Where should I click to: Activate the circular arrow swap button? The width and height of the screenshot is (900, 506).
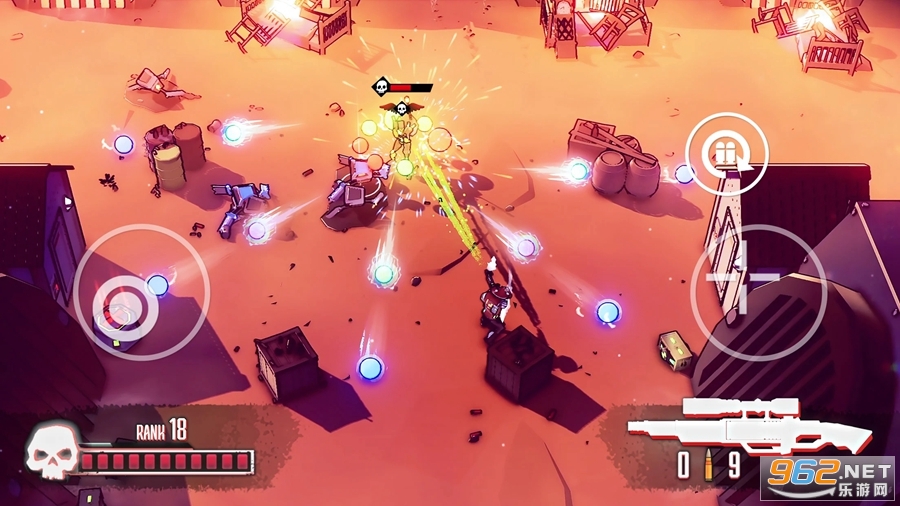point(728,153)
